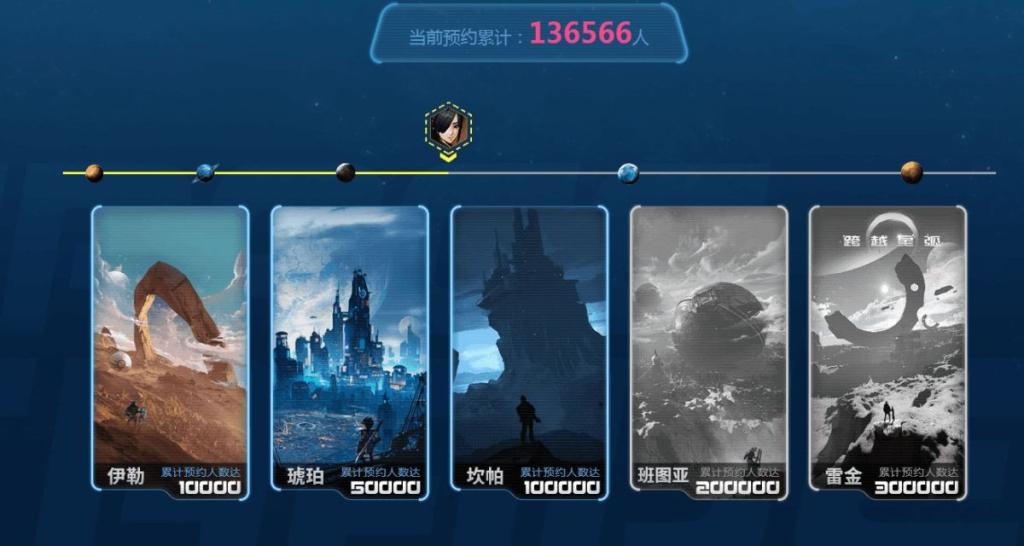Click the last orange planet marker
1024x546 pixels.
coord(911,172)
